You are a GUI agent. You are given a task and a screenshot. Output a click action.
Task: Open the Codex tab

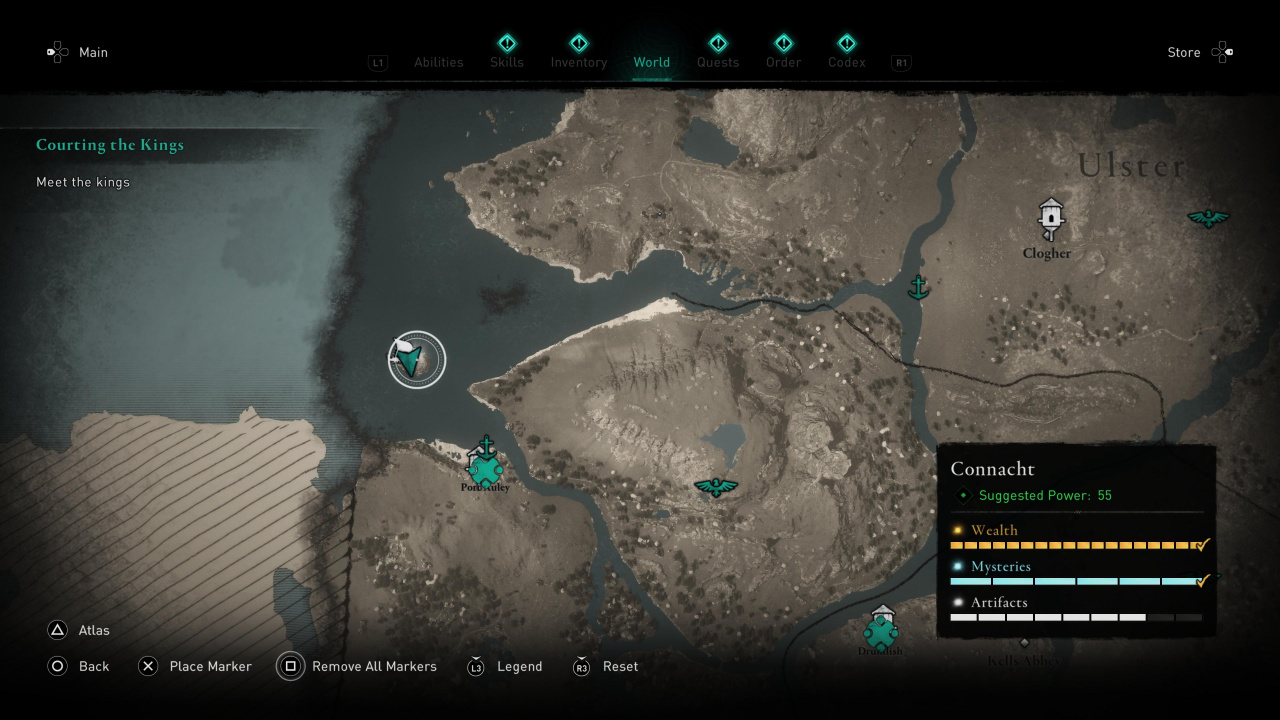(x=847, y=61)
